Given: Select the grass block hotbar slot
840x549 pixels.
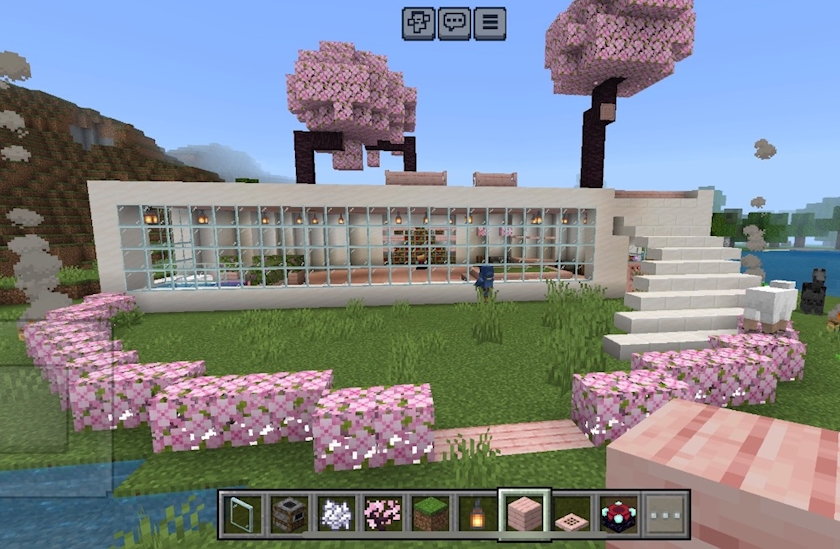Looking at the screenshot, I should point(429,513).
